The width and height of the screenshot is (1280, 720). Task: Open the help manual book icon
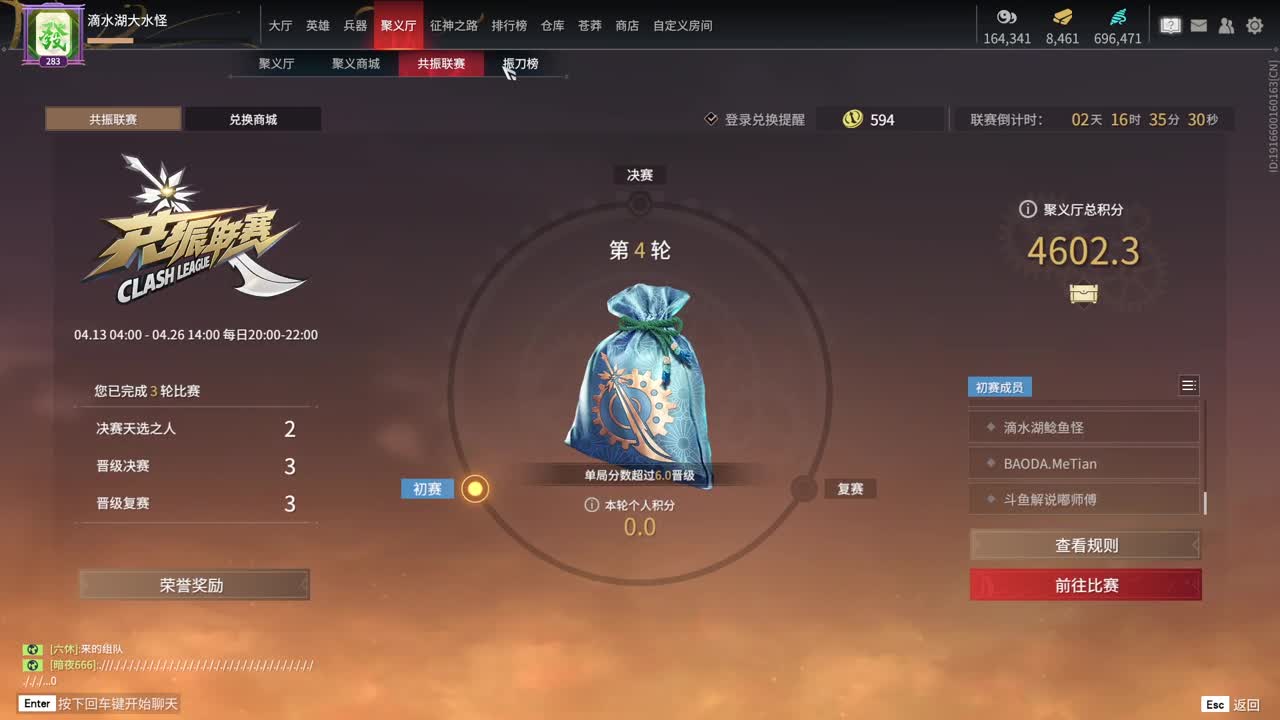coord(1170,25)
